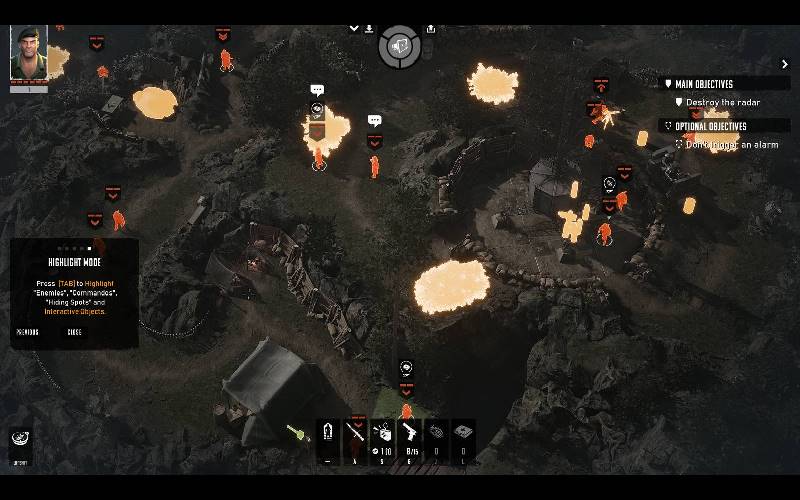The height and width of the screenshot is (500, 800).
Task: Choose the pistol weapon slot
Action: tap(409, 436)
